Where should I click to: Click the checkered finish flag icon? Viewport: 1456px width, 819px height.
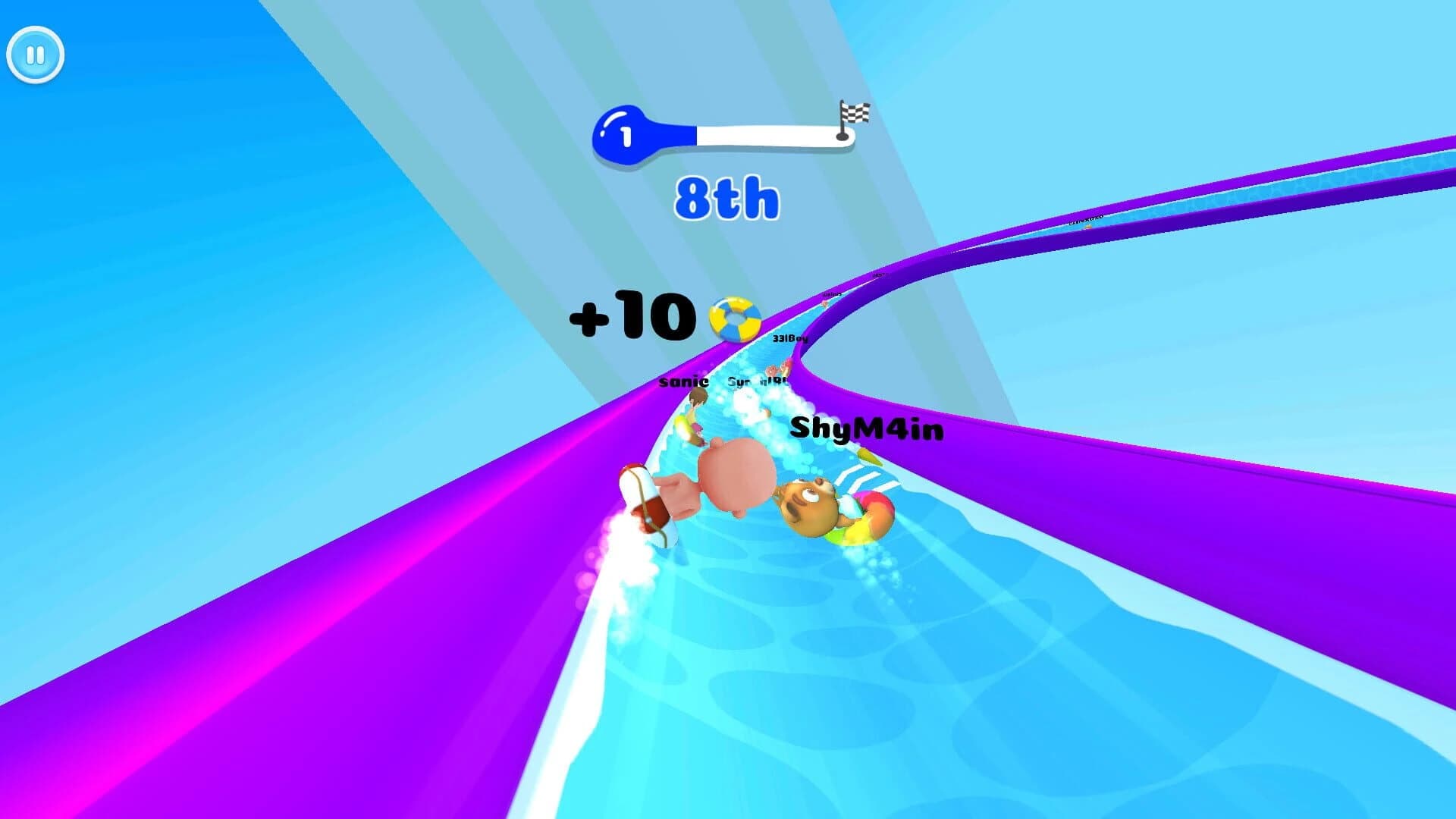(855, 112)
